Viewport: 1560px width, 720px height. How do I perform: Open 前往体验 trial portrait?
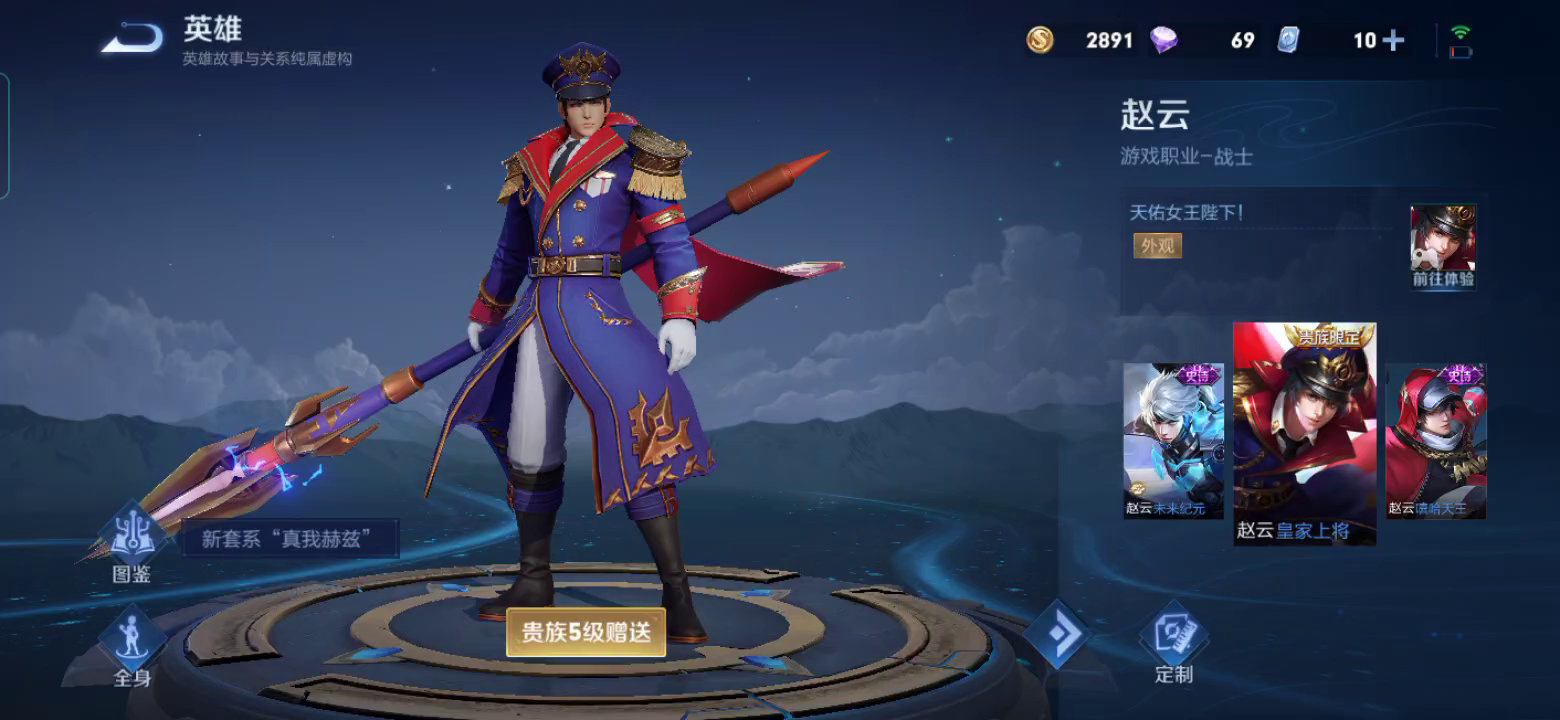[x=1443, y=247]
